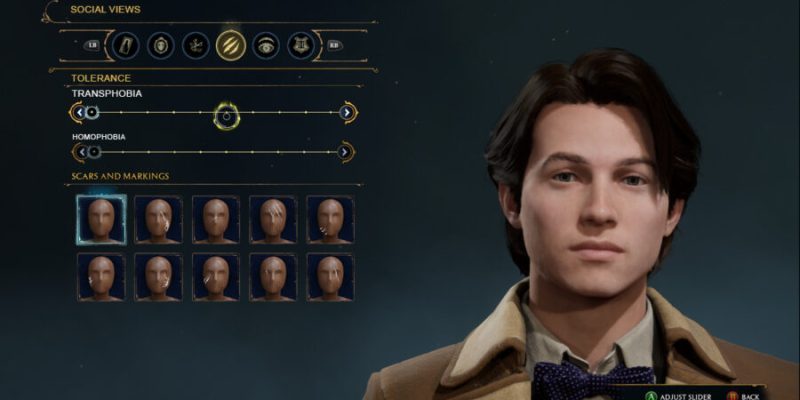The height and width of the screenshot is (400, 800).
Task: Click the glowing Transphobia slider handle
Action: coord(227,115)
